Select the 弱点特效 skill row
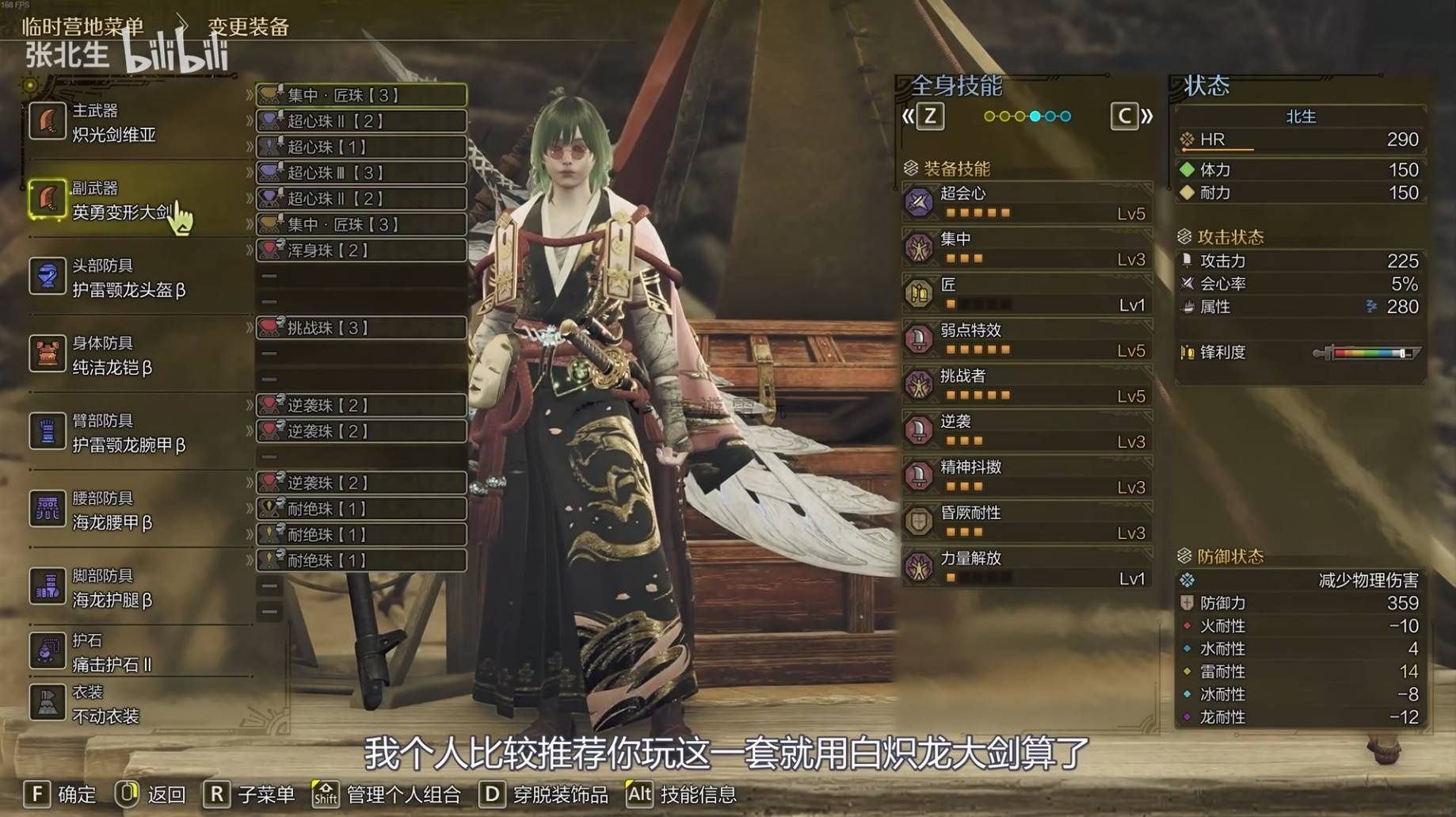1456x817 pixels. point(1027,340)
